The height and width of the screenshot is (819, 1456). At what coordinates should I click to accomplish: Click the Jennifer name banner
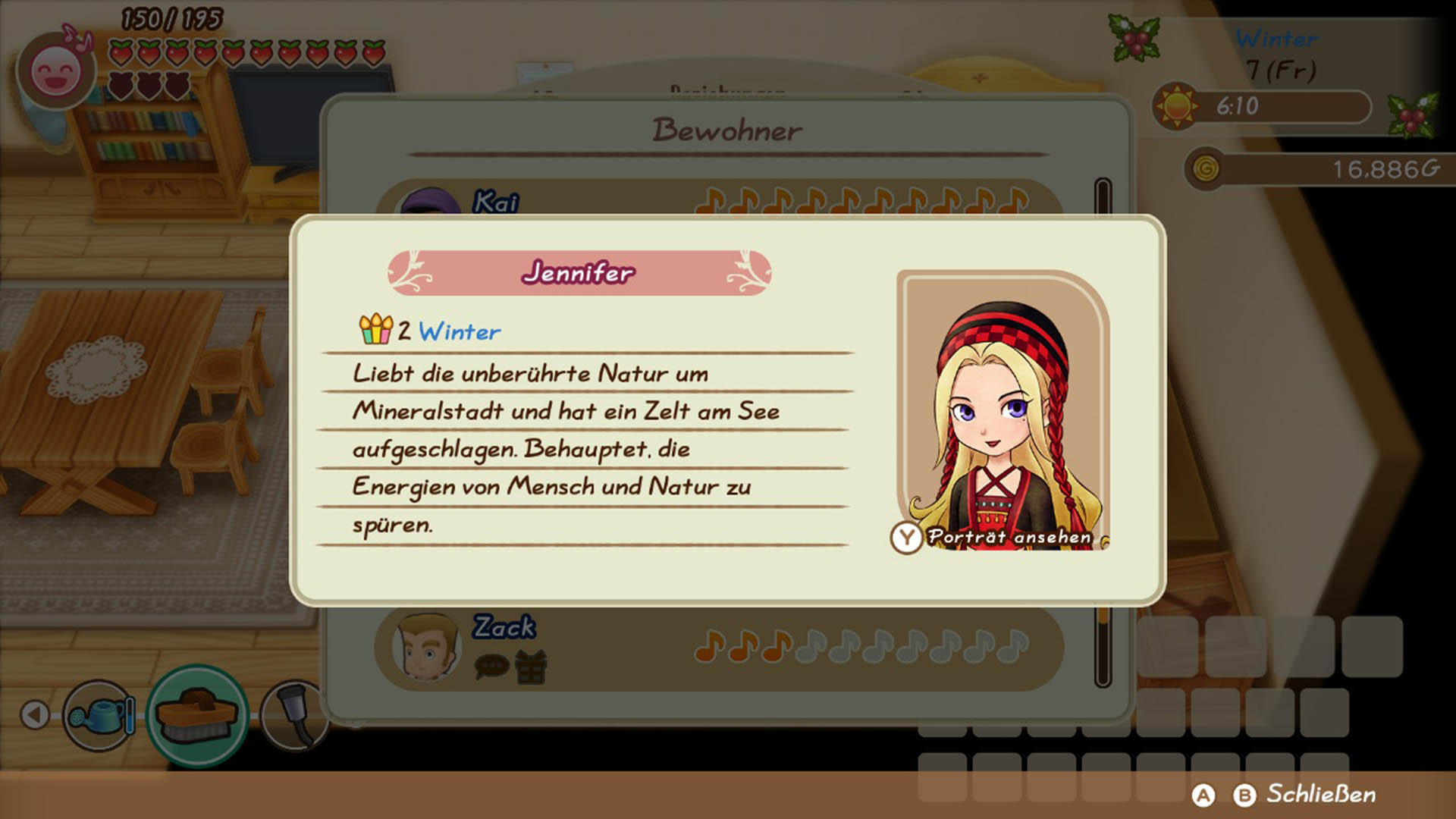[x=579, y=273]
